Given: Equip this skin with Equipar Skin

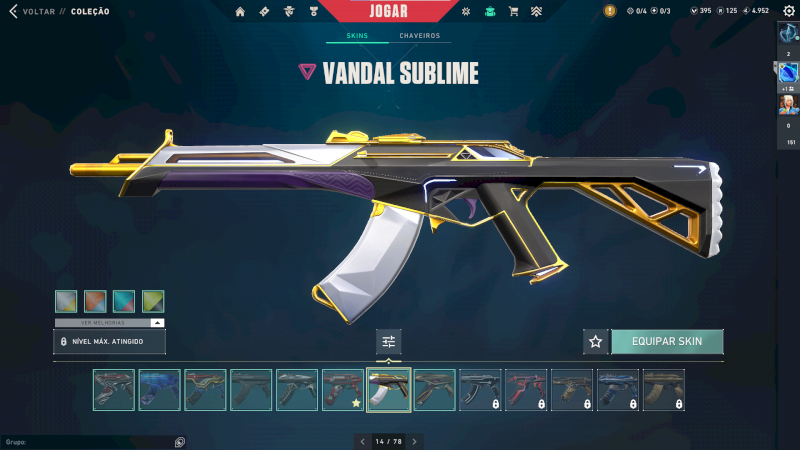Looking at the screenshot, I should (x=667, y=341).
